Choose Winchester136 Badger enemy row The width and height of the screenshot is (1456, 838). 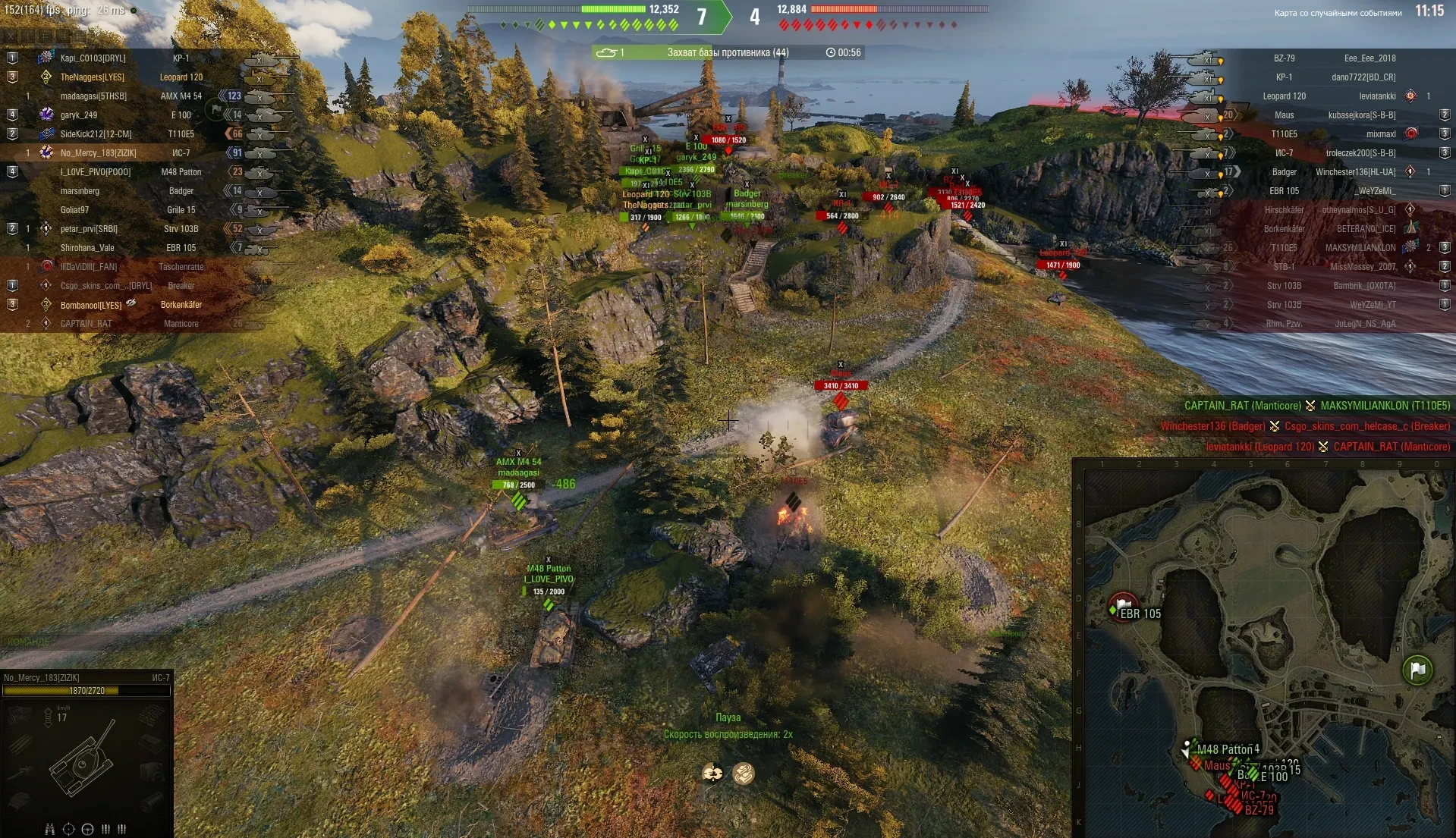(x=1335, y=172)
